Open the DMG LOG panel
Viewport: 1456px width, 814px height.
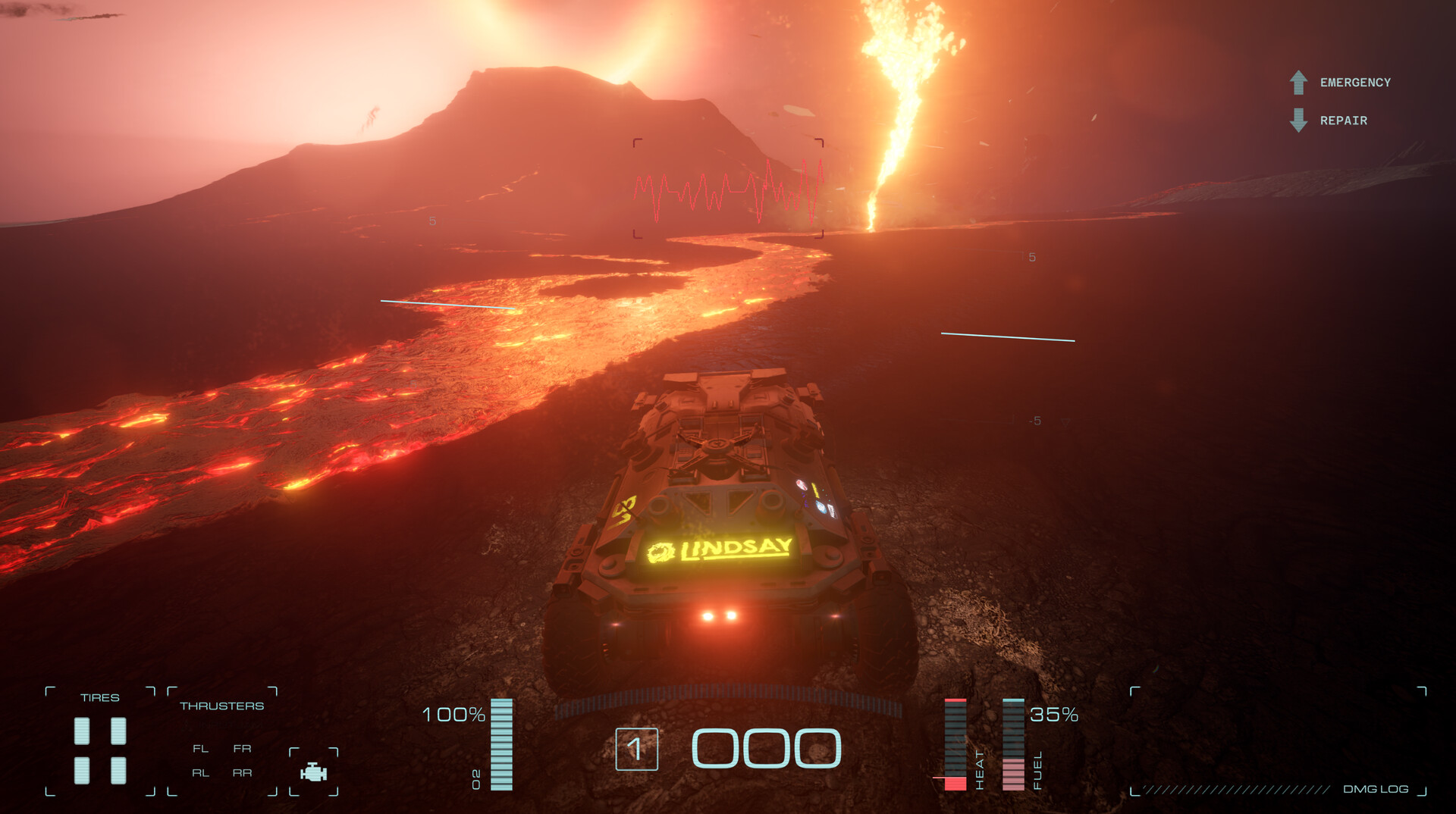[x=1375, y=789]
